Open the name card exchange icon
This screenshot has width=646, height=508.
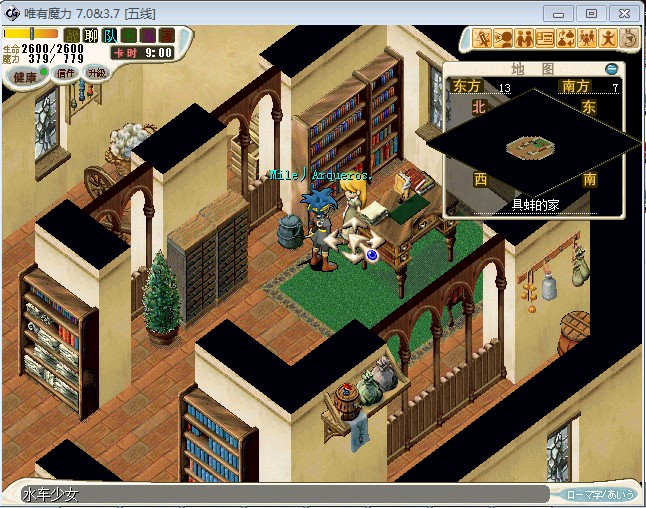tap(545, 39)
